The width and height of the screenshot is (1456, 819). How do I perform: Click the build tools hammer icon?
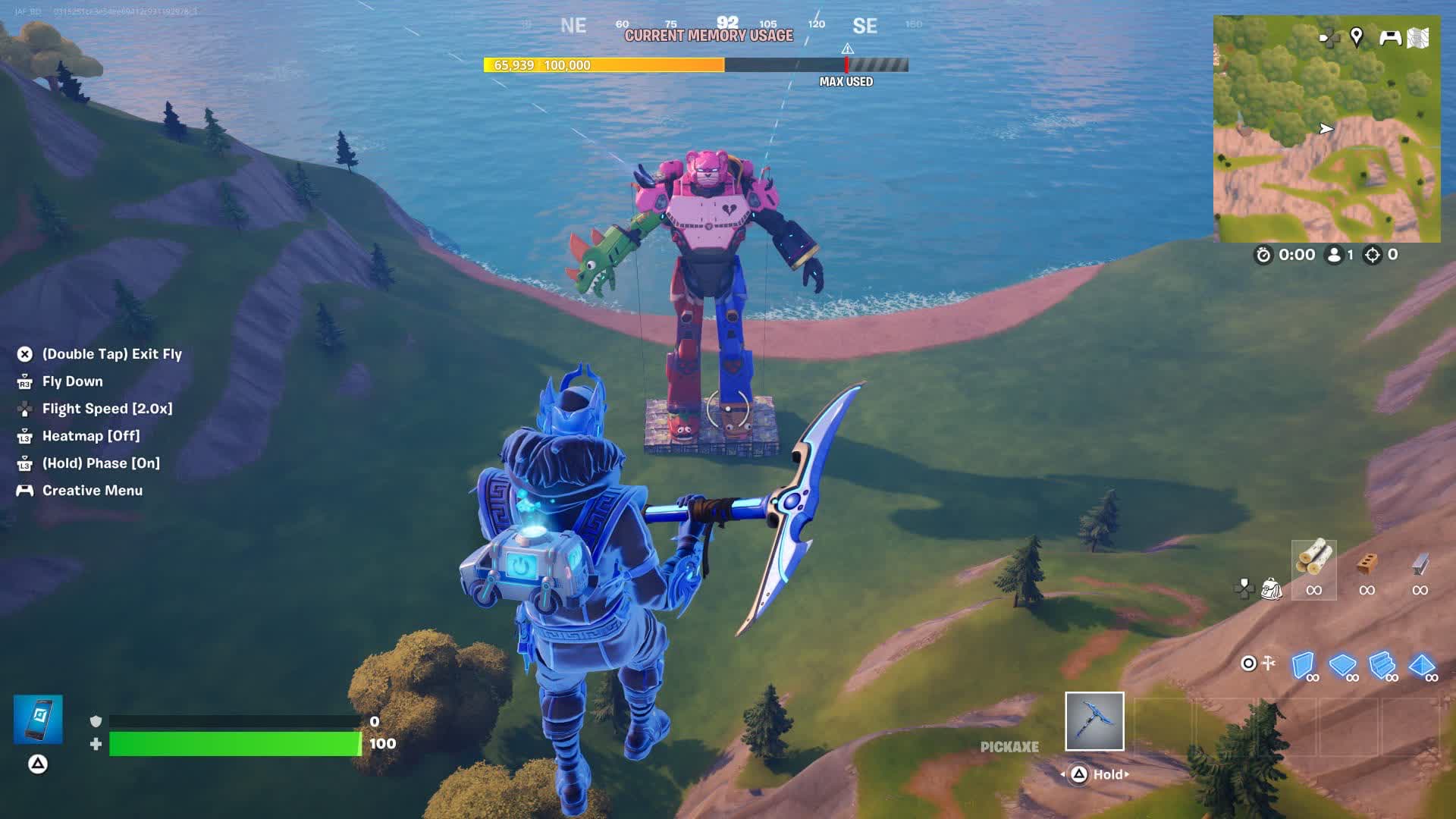(x=1268, y=664)
